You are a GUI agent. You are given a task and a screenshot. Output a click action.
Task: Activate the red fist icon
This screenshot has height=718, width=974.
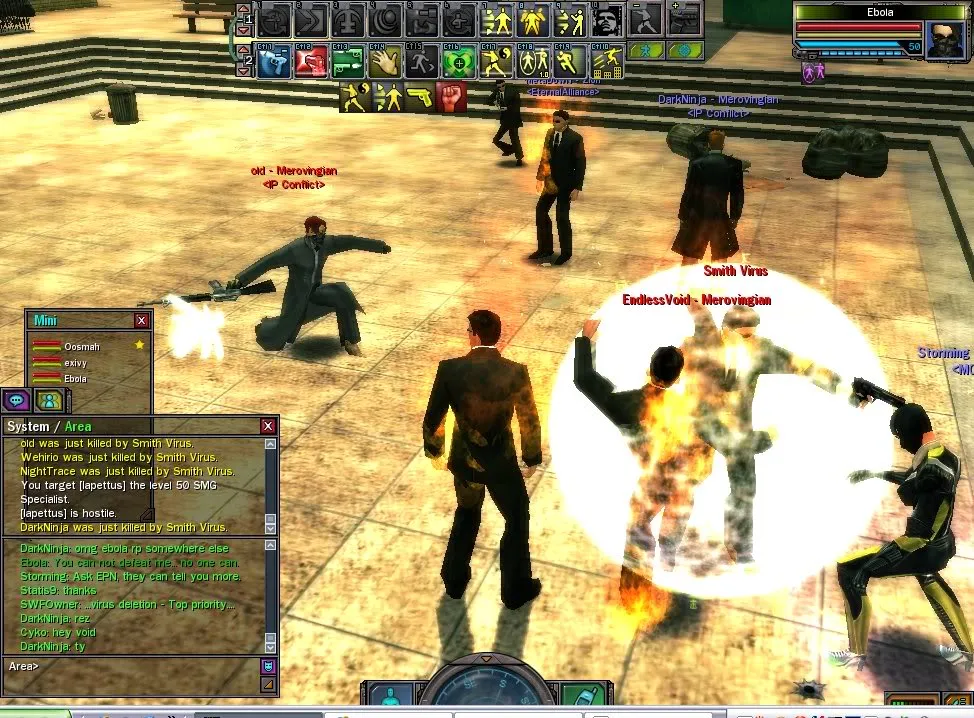(x=452, y=97)
